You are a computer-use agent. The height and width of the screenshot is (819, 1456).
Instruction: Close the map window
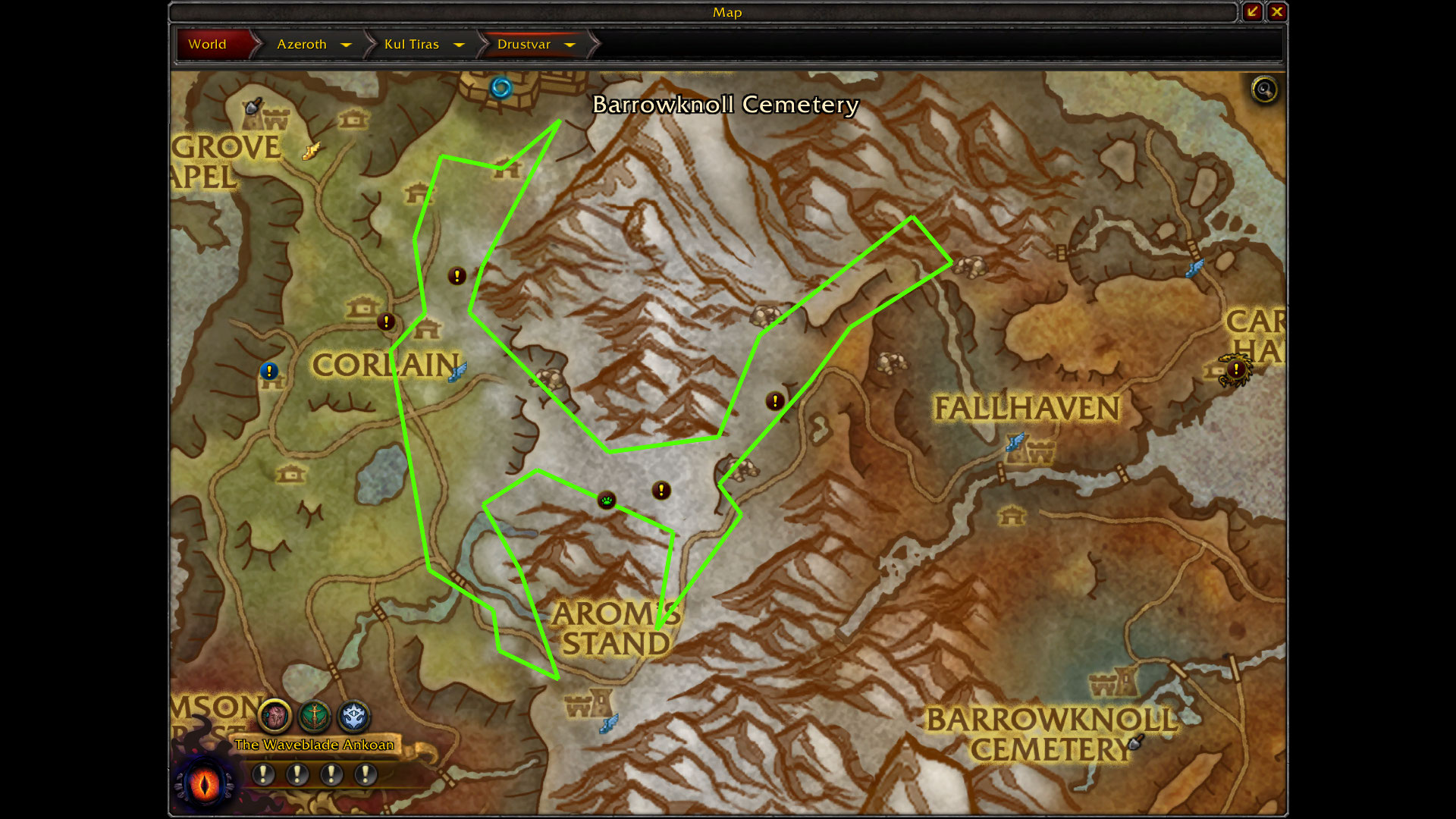[x=1277, y=11]
